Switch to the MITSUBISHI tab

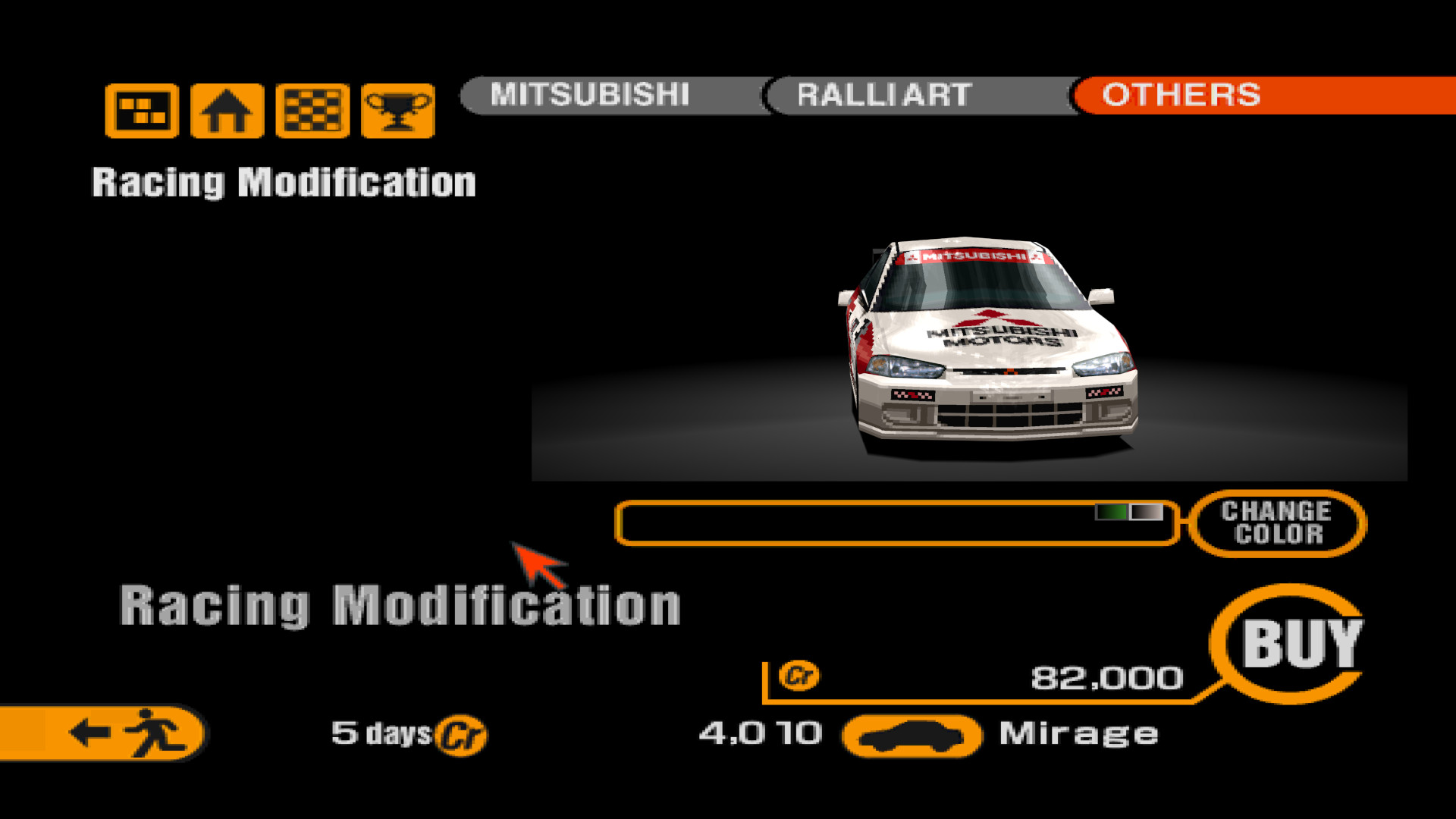[x=590, y=95]
